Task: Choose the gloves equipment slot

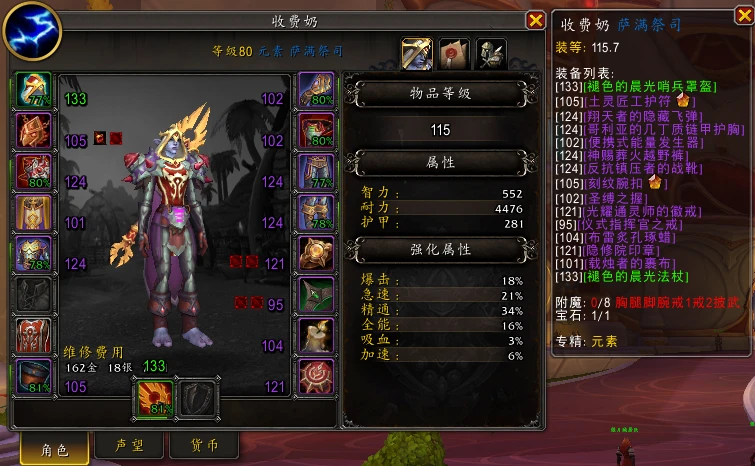Action: click(x=316, y=90)
